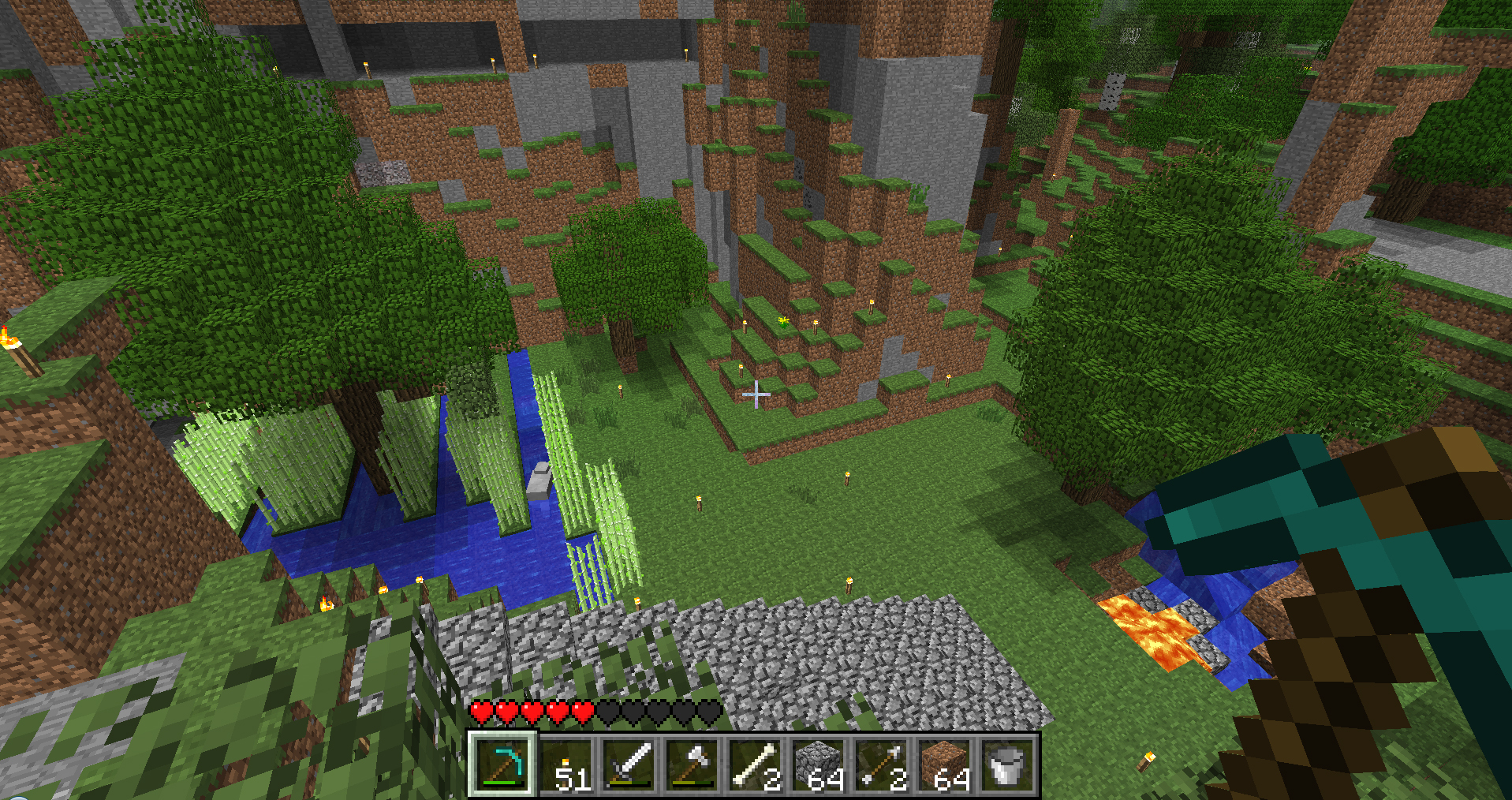The height and width of the screenshot is (800, 1512).
Task: Equip the iron sword from the hotbar
Action: click(x=629, y=764)
